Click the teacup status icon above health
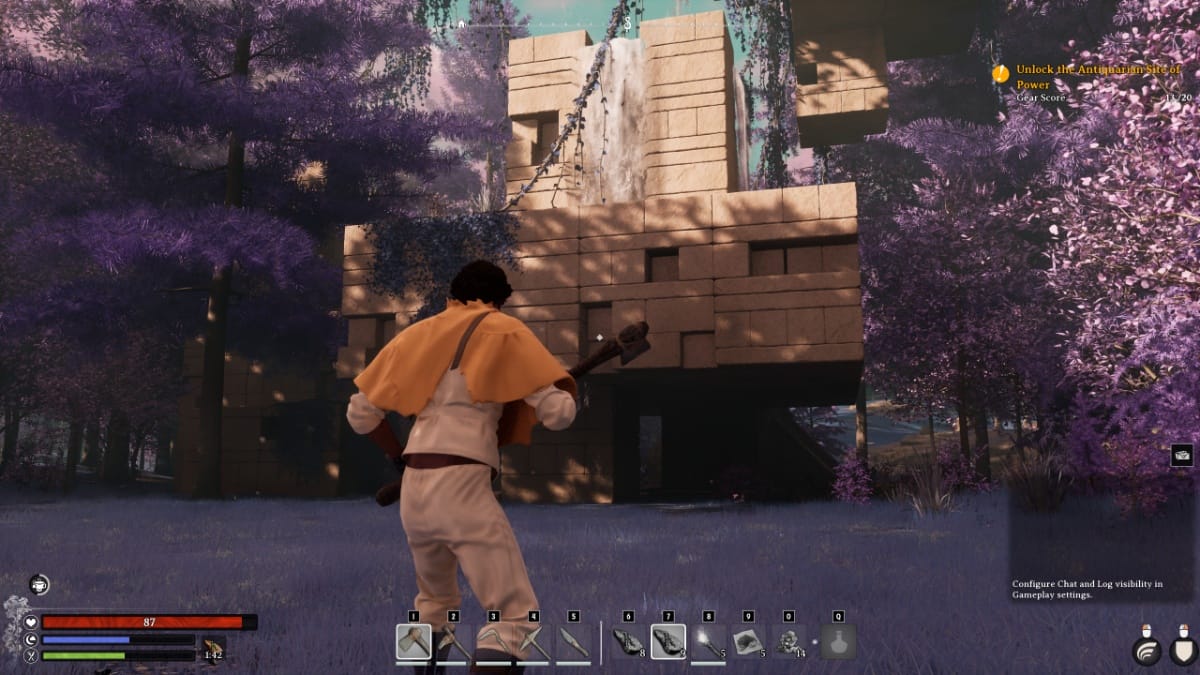The image size is (1200, 675). [x=39, y=585]
